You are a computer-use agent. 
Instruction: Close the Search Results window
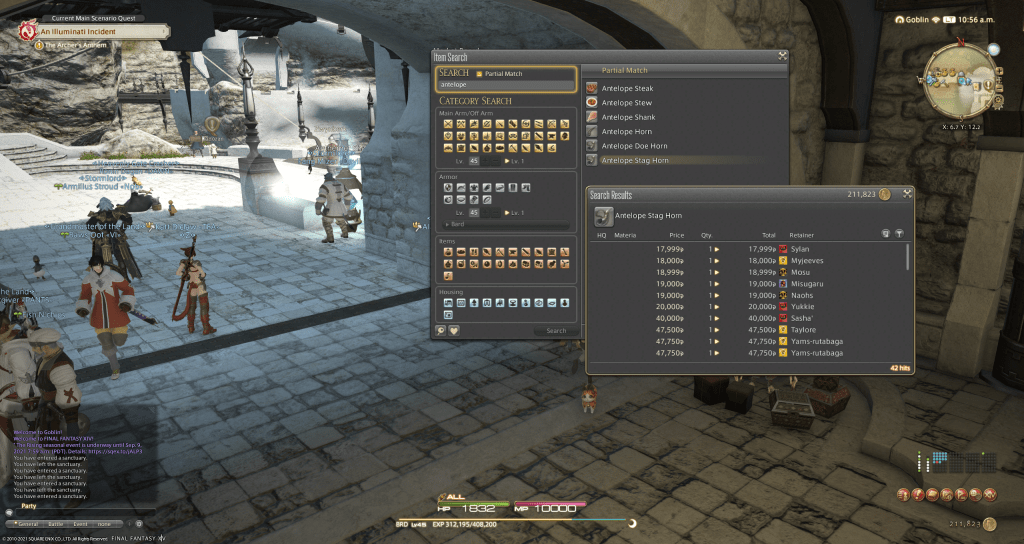907,194
